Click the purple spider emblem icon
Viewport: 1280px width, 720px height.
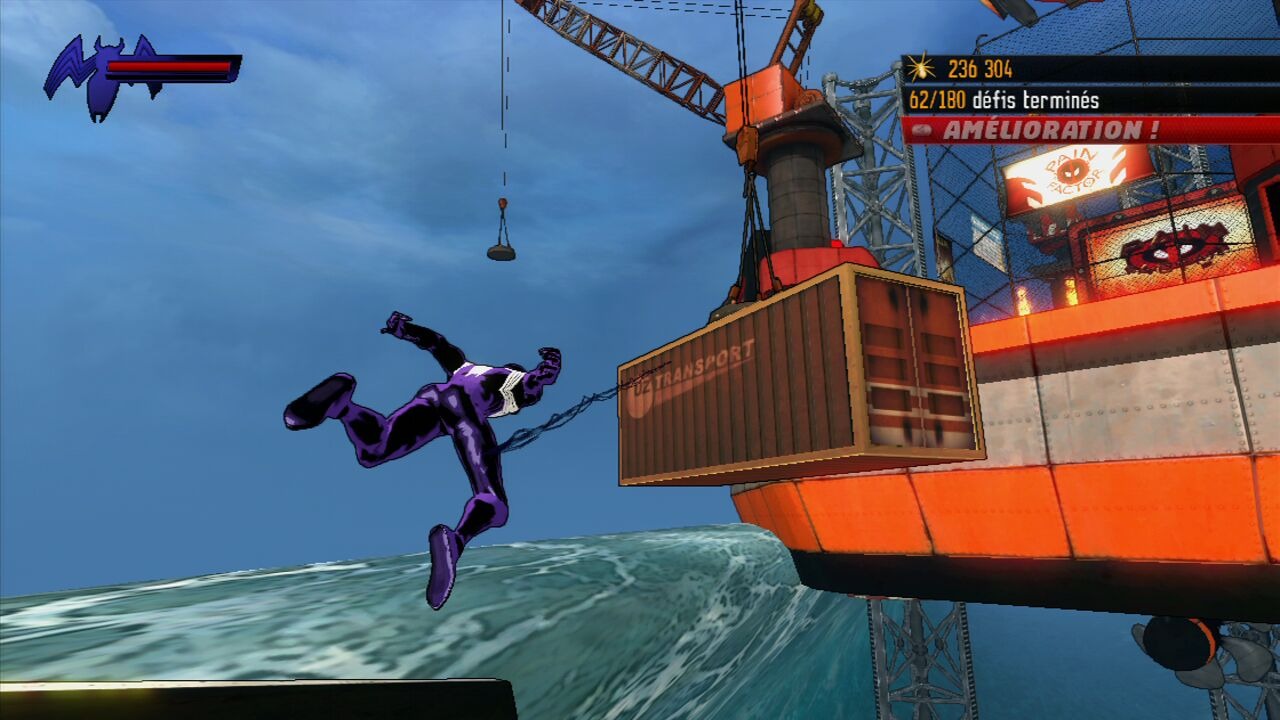(x=100, y=74)
